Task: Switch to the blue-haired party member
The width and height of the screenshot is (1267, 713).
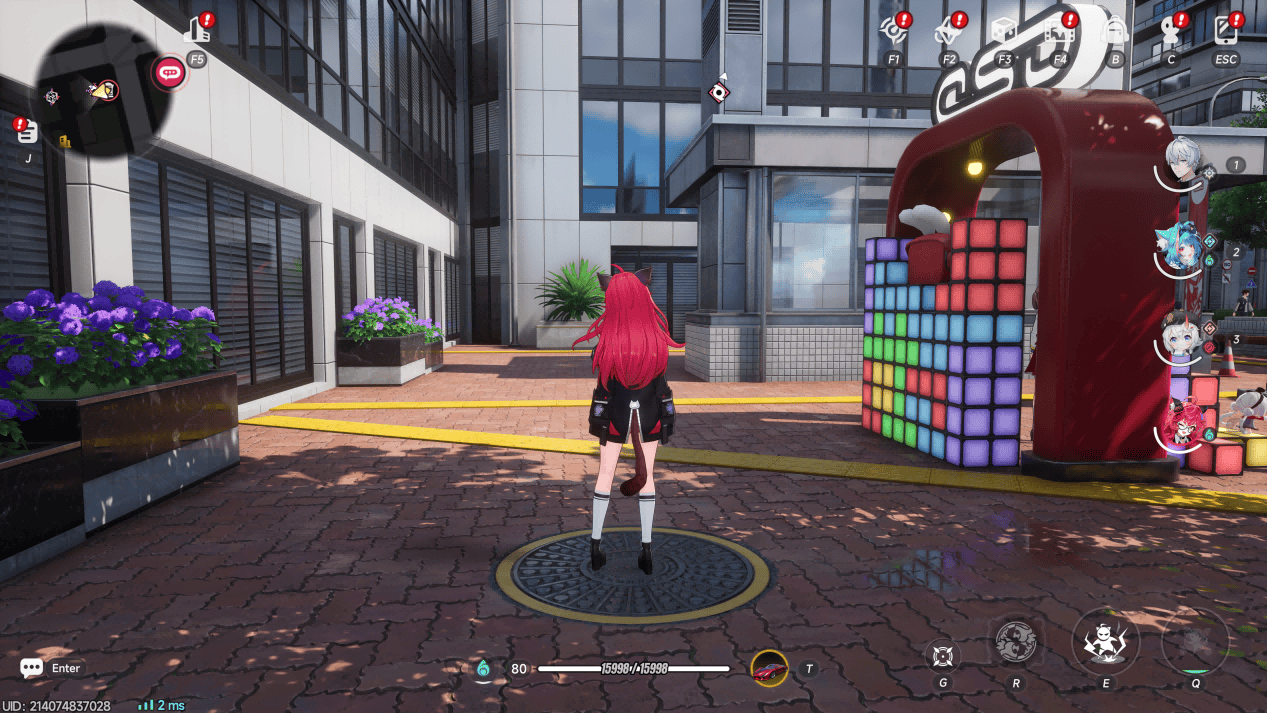Action: pyautogui.click(x=1183, y=250)
